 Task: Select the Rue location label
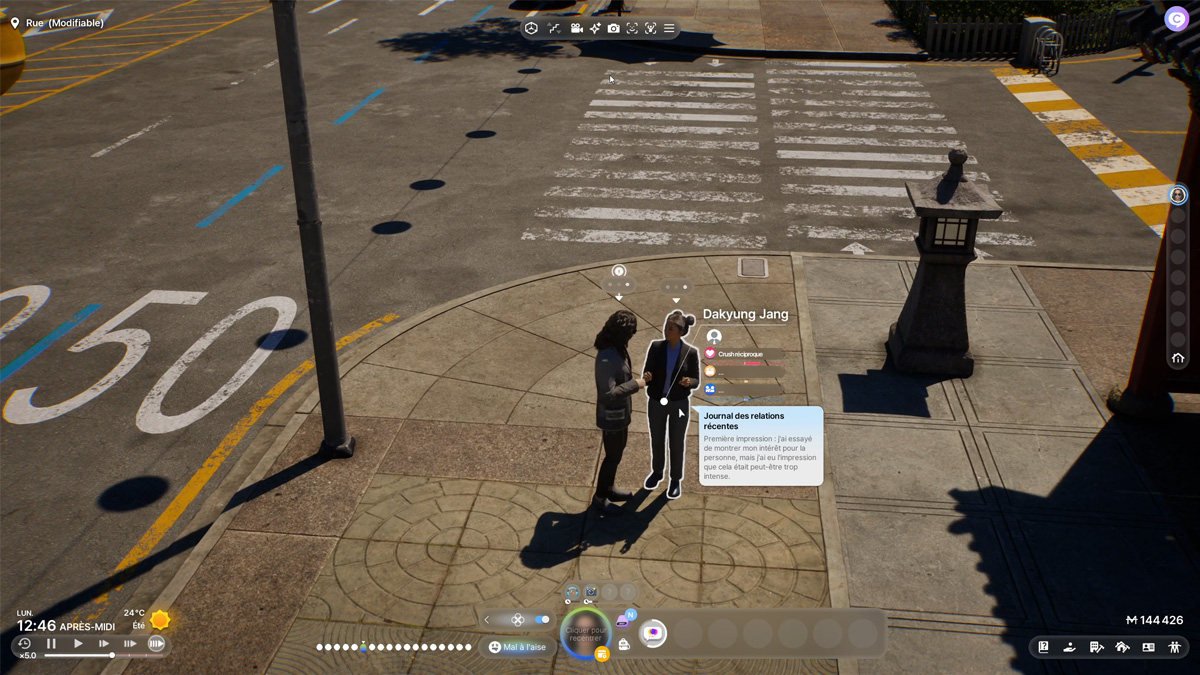tap(58, 22)
